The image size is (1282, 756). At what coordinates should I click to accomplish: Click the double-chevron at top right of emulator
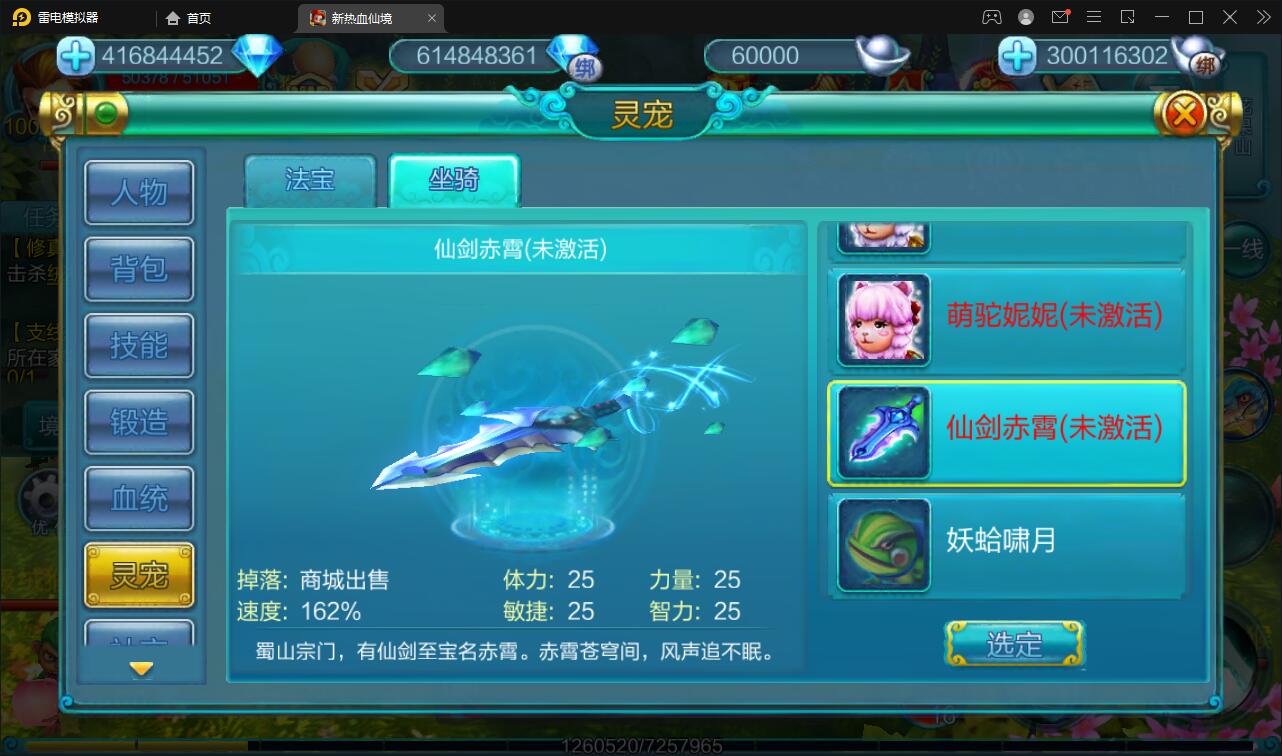coord(1262,16)
